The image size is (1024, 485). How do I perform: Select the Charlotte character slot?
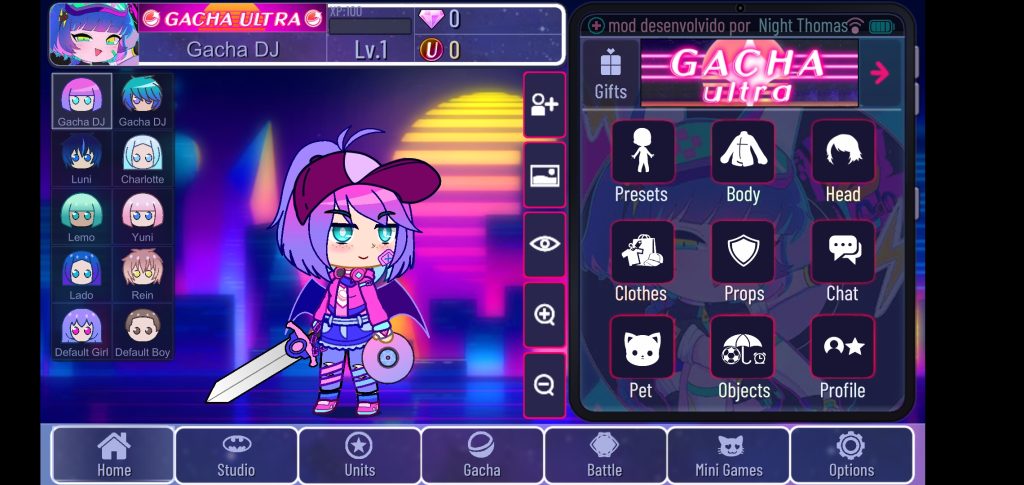coord(142,159)
